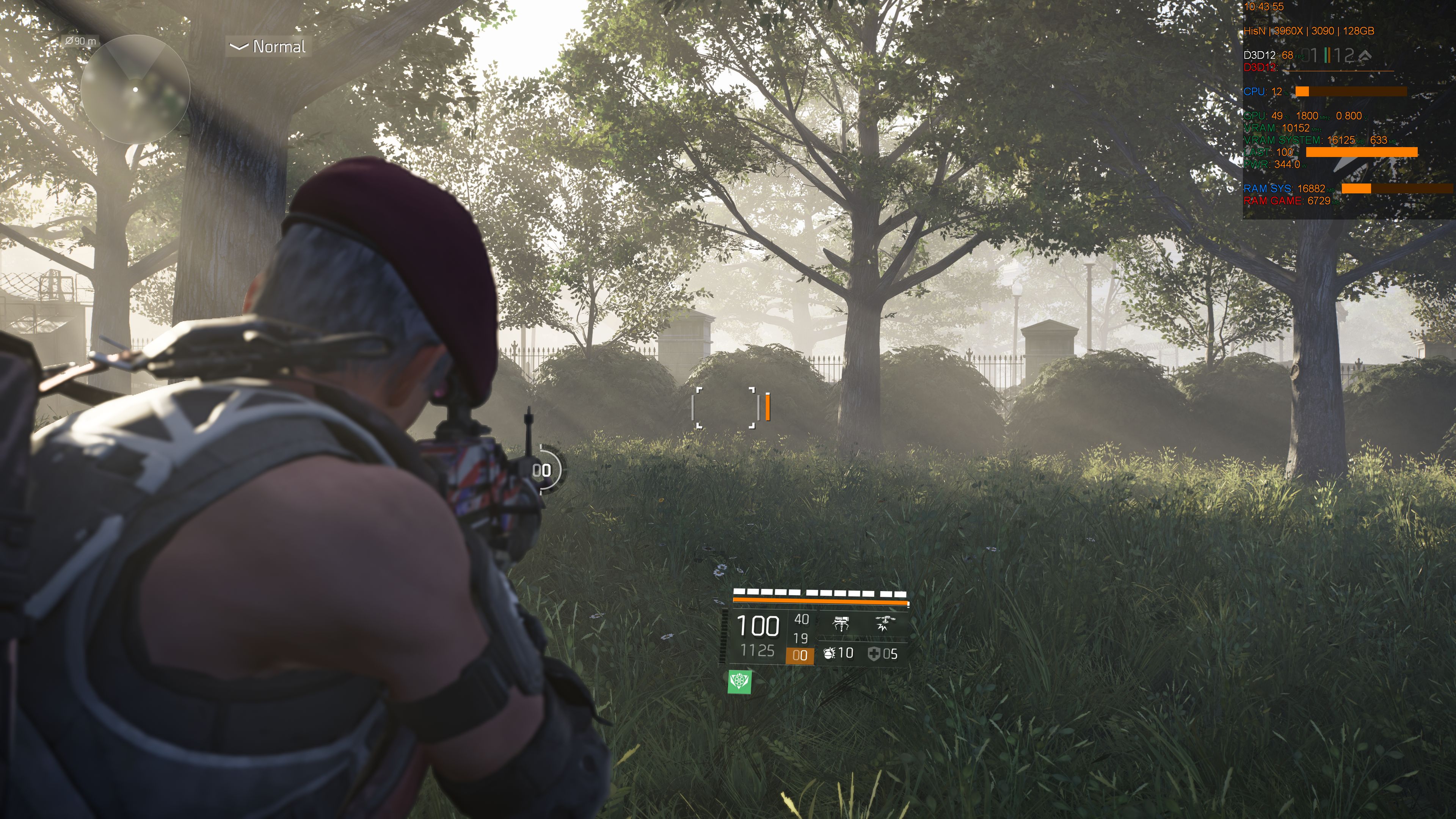Select the drone skill icon
1456x819 pixels.
[x=886, y=623]
